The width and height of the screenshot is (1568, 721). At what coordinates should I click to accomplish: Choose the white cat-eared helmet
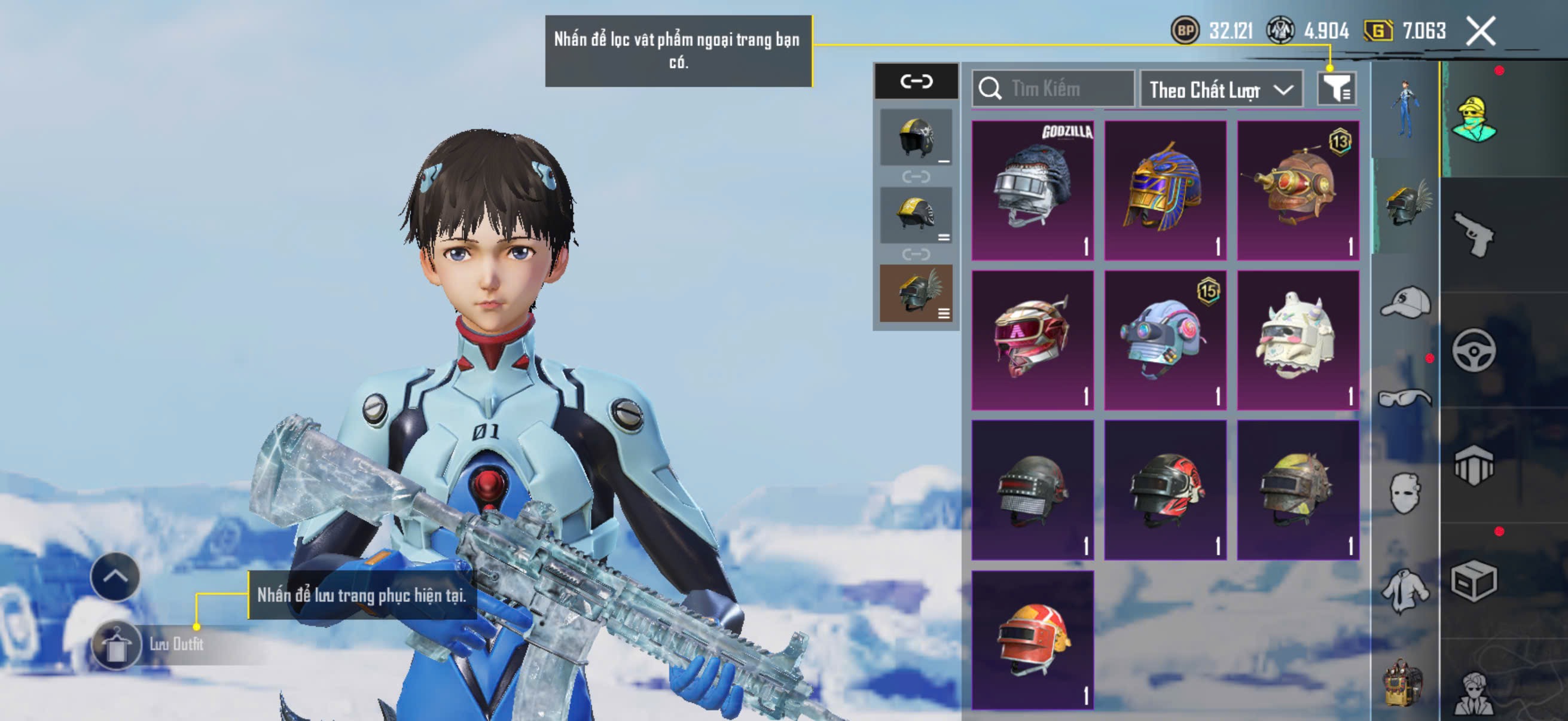pyautogui.click(x=1298, y=340)
